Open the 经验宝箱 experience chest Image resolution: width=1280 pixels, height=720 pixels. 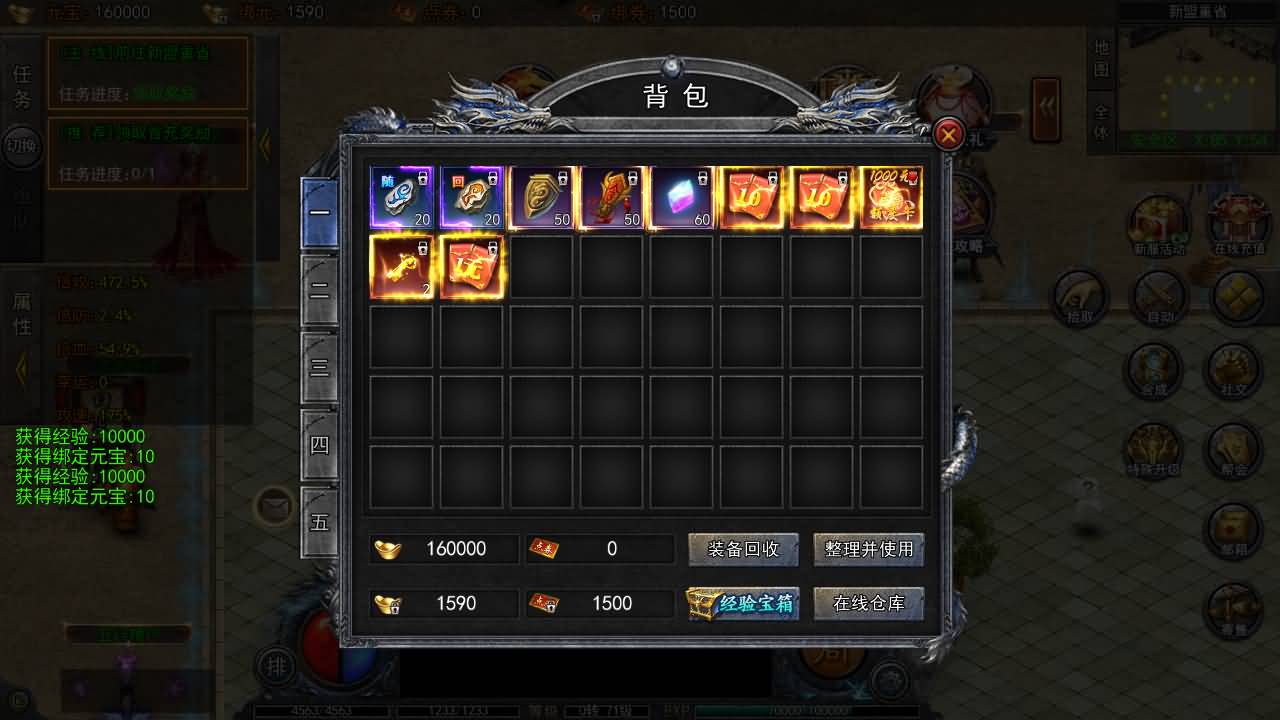[x=743, y=603]
